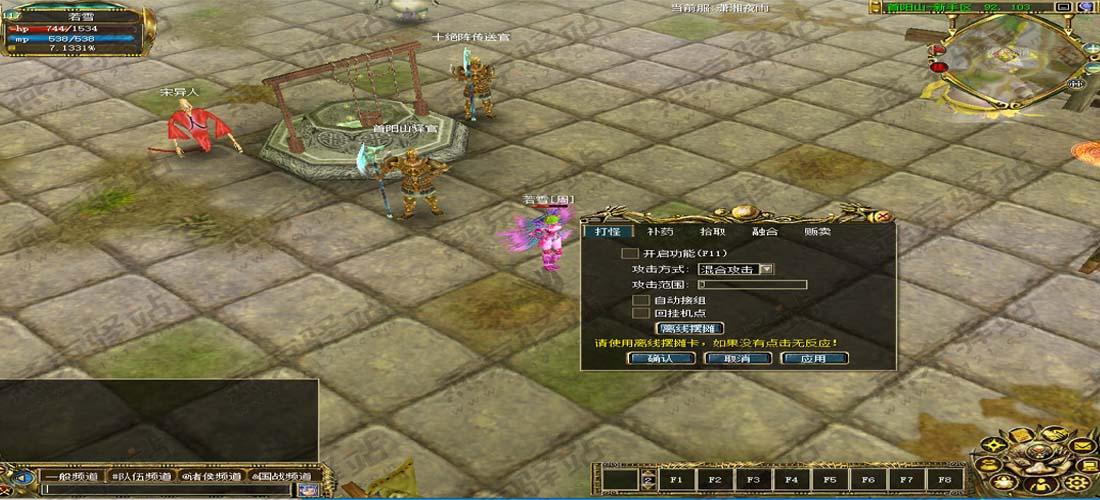Cancel with the 取消 button
This screenshot has width=1100, height=500.
[737, 358]
